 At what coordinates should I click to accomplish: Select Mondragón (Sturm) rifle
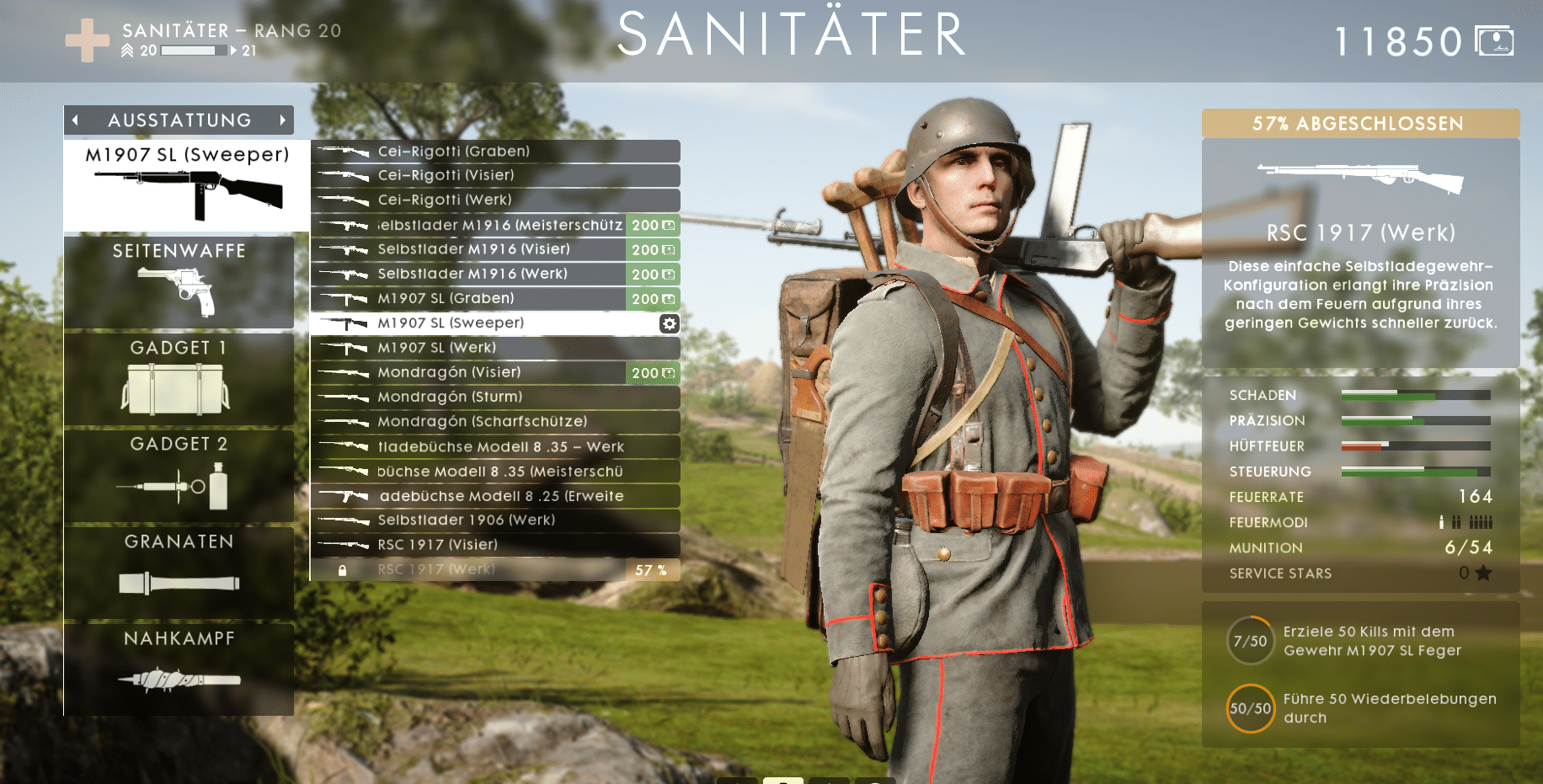495,397
